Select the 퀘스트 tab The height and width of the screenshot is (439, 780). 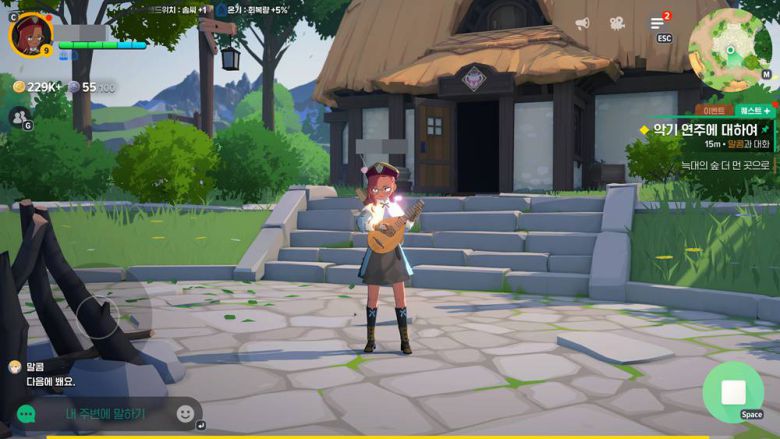pyautogui.click(x=754, y=111)
